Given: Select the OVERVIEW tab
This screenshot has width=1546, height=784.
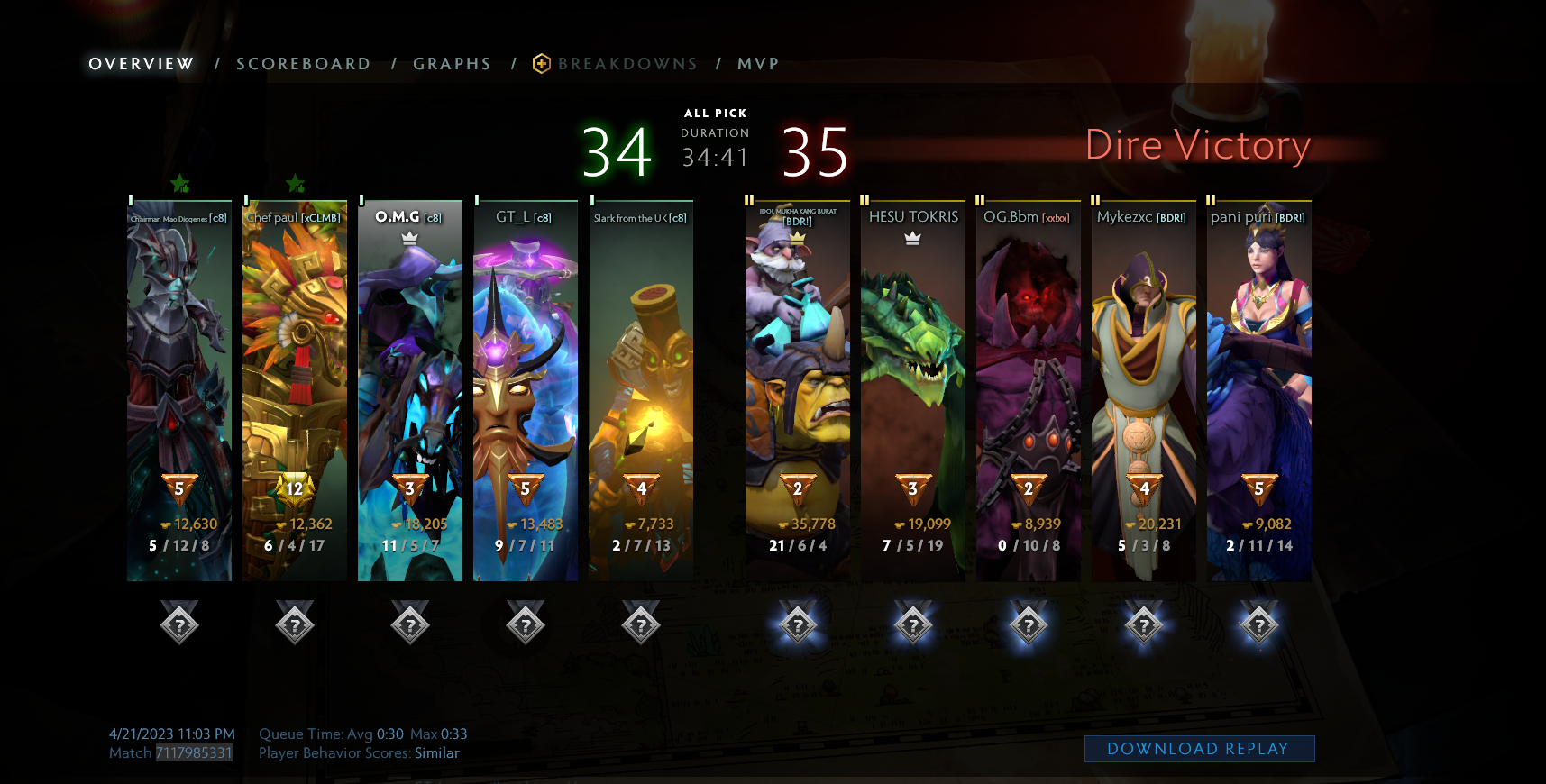Looking at the screenshot, I should [x=140, y=63].
